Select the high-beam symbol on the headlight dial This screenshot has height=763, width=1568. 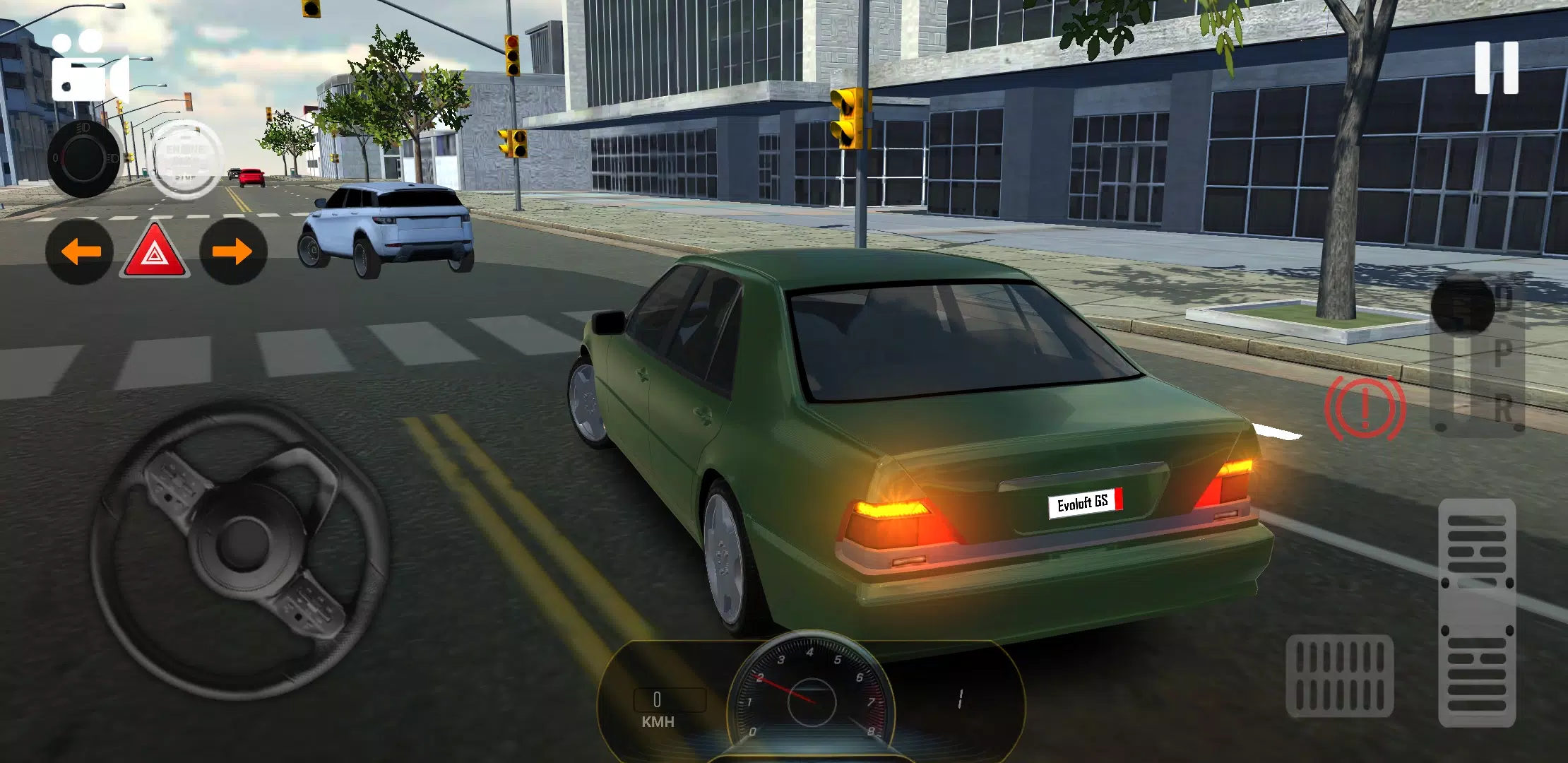coord(82,127)
